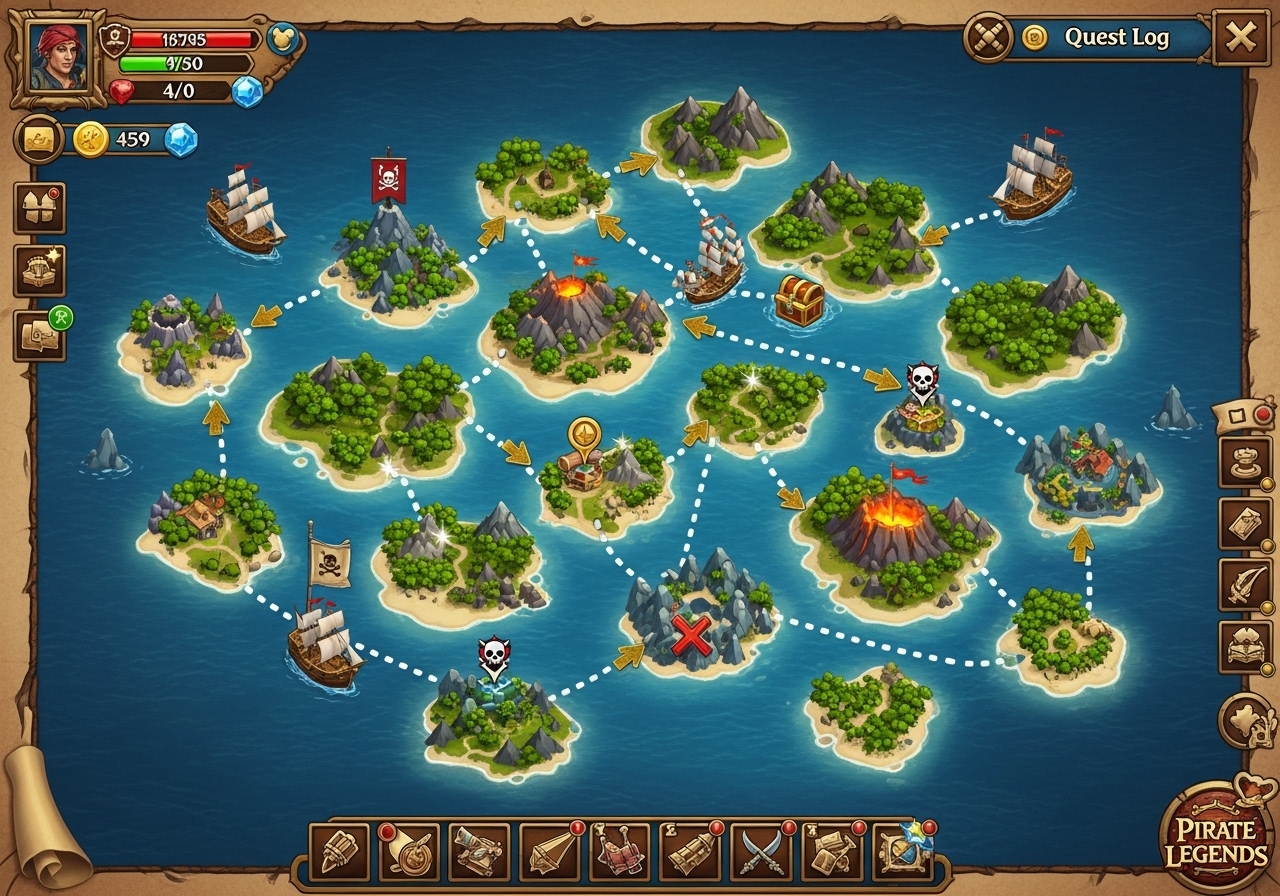The image size is (1280, 896).
Task: Select the open book toolbar icon
Action: 621,852
